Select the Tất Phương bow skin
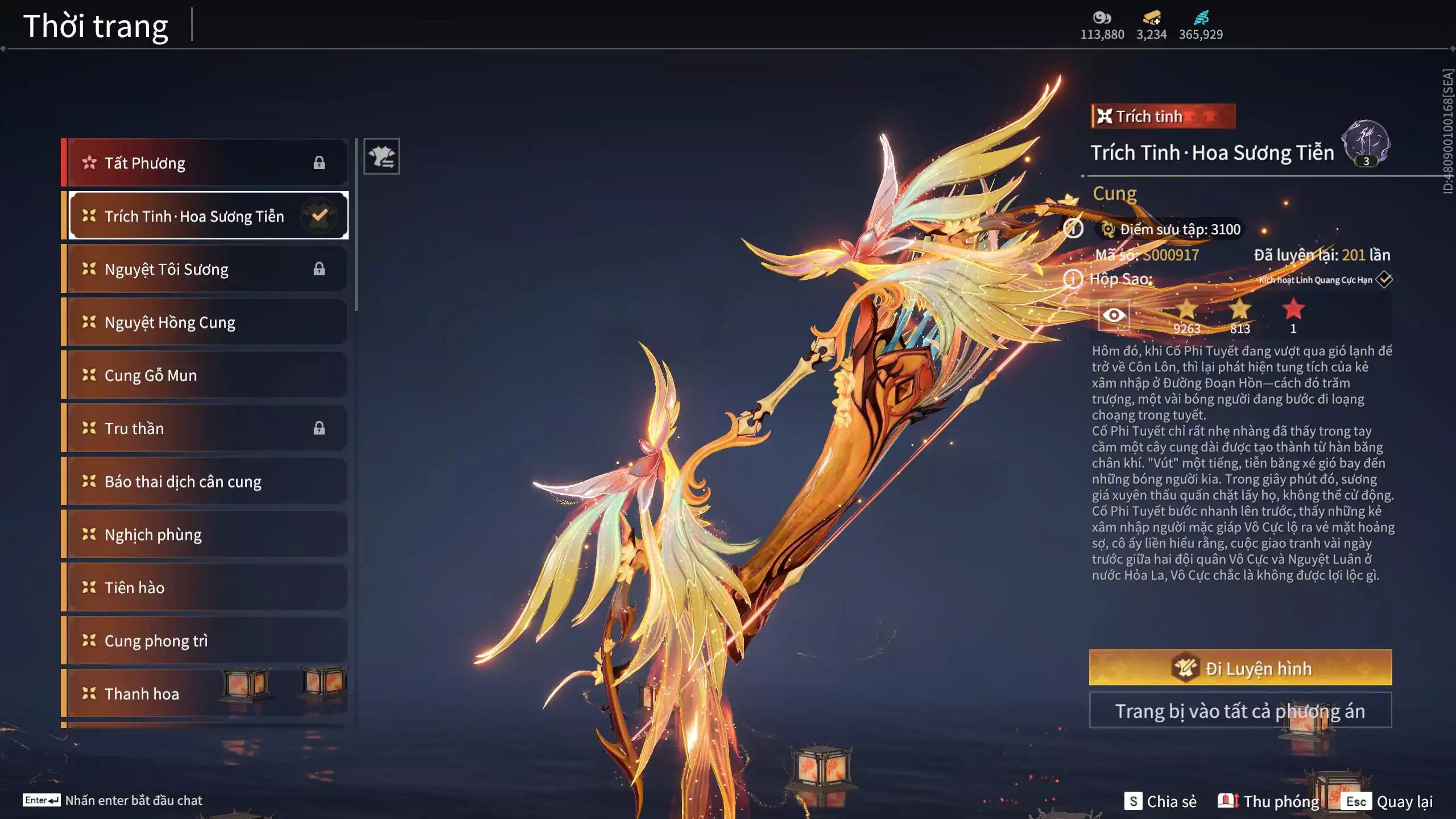 (205, 163)
